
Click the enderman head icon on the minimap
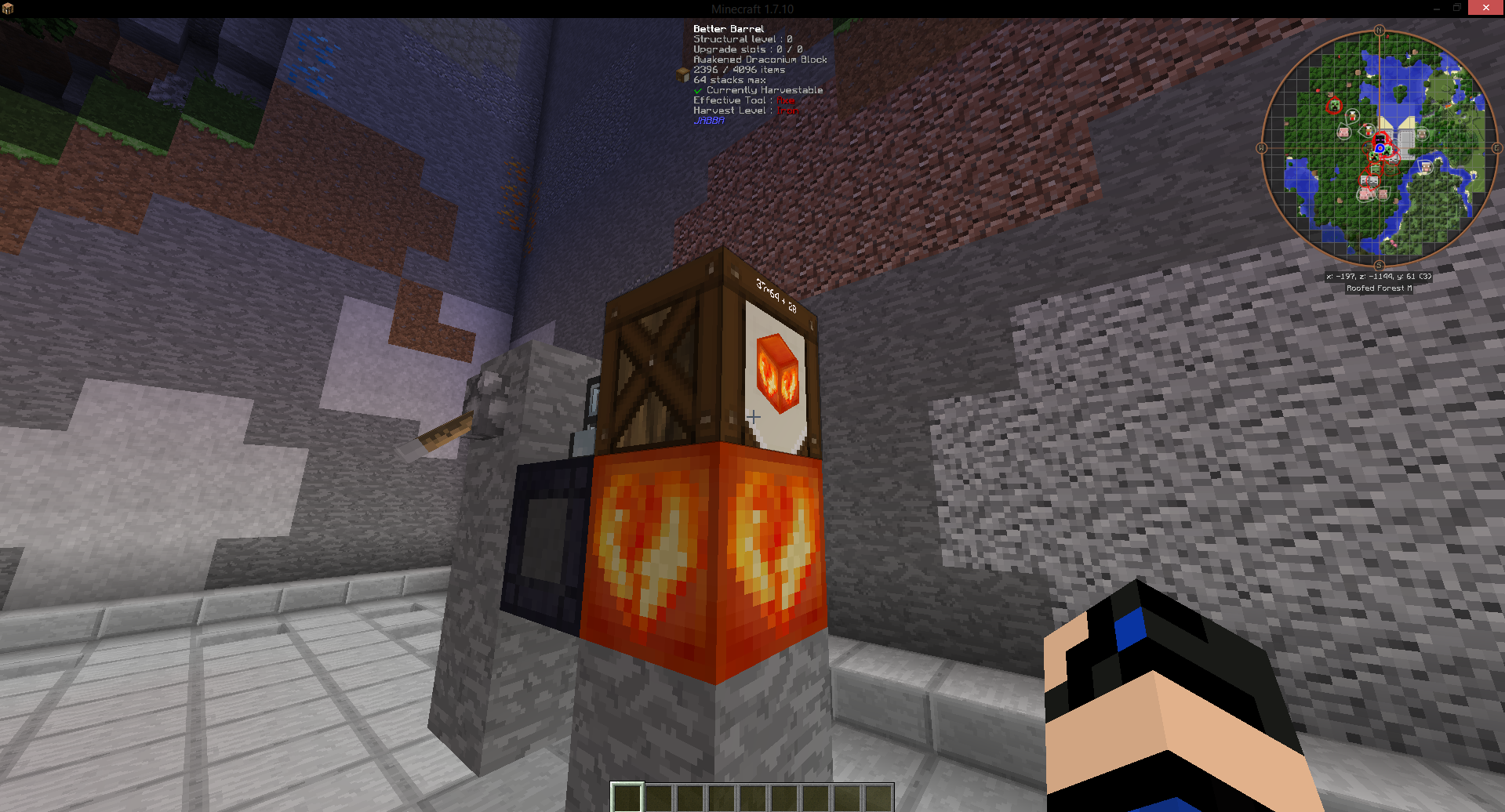1381,139
